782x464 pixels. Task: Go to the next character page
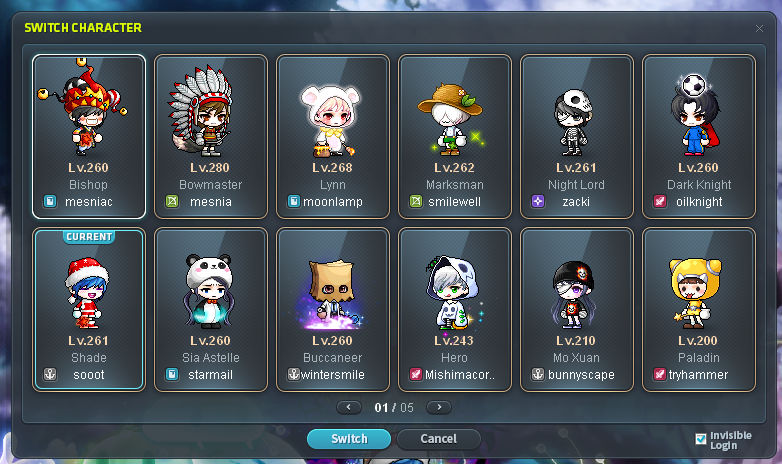438,407
